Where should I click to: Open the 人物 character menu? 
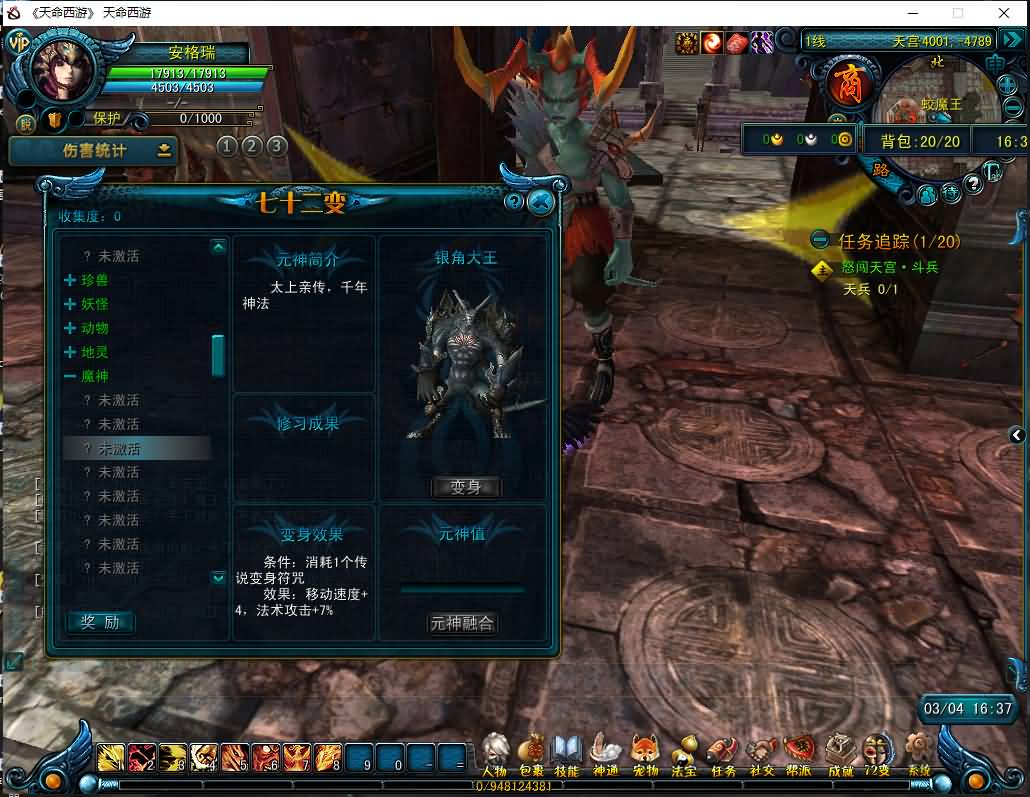(x=495, y=755)
